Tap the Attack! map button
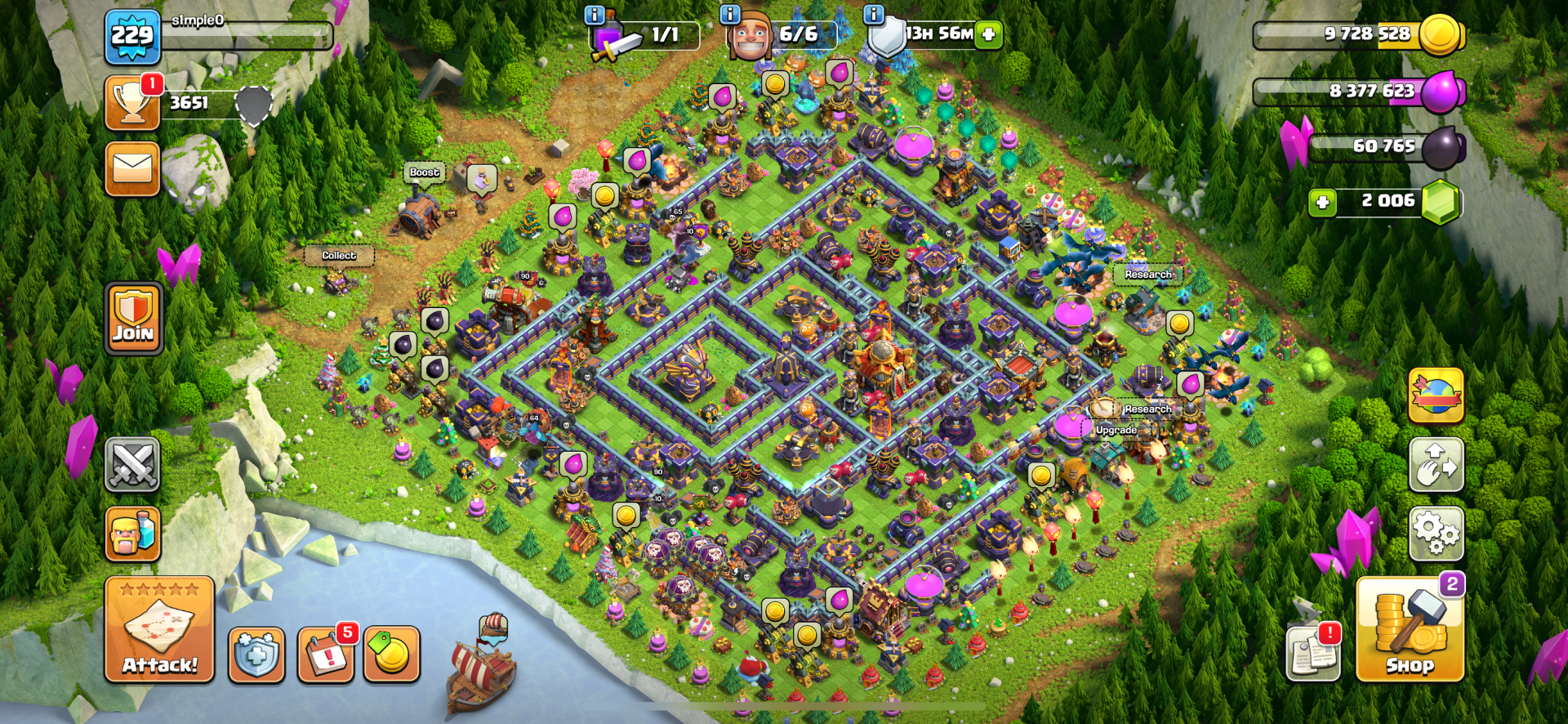1568x724 pixels. [x=159, y=629]
